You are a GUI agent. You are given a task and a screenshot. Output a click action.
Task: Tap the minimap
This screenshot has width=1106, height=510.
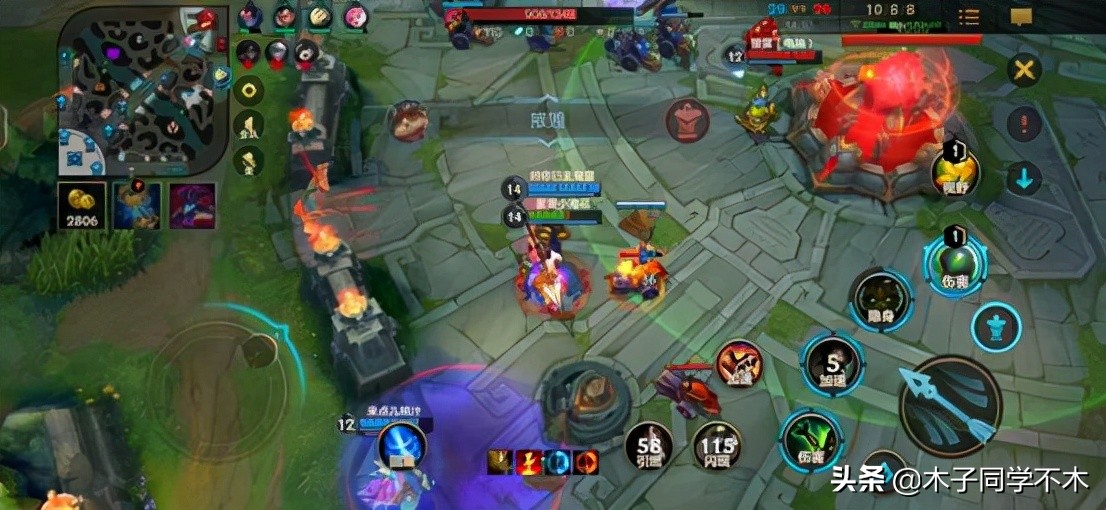click(x=135, y=90)
